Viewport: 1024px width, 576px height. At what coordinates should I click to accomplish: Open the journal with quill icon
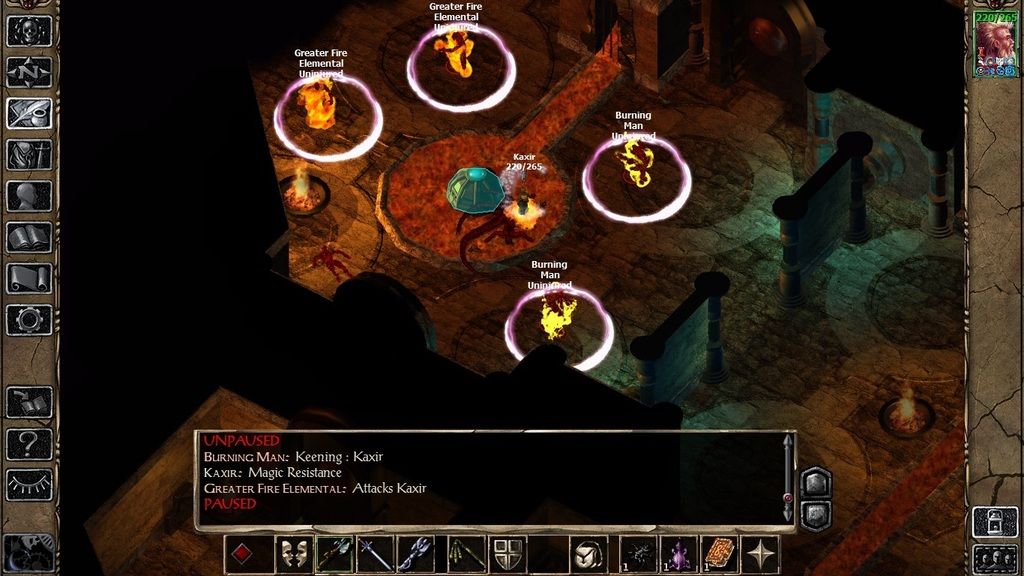point(29,113)
